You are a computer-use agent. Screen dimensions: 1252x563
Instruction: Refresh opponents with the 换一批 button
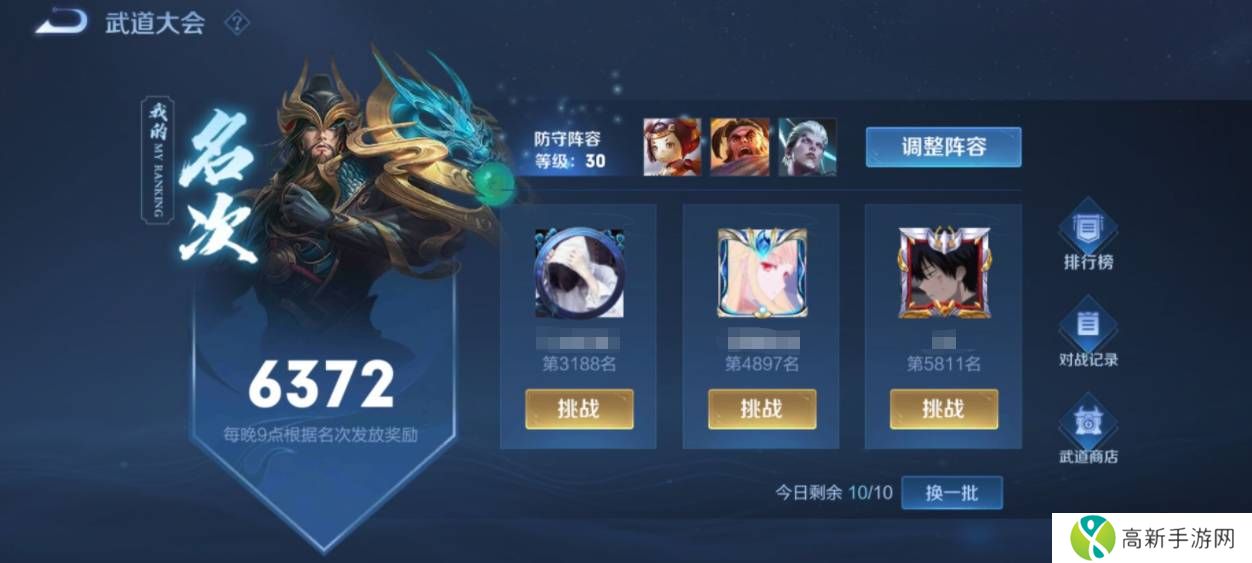[x=951, y=493]
